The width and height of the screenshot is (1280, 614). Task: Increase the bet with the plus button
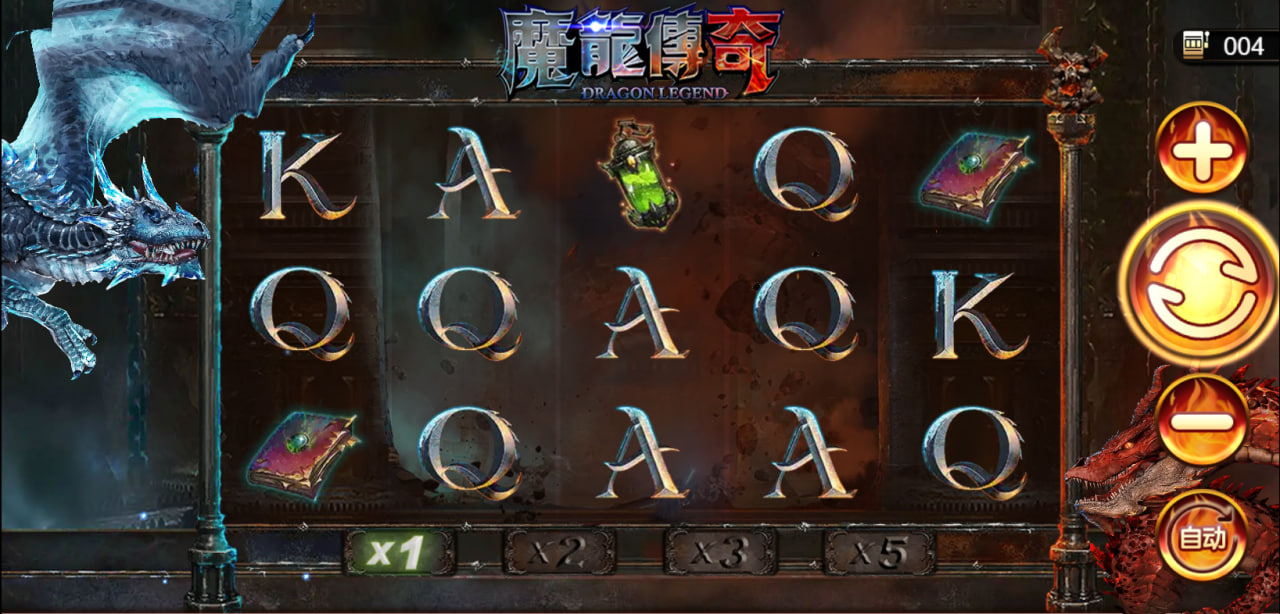pos(1202,149)
